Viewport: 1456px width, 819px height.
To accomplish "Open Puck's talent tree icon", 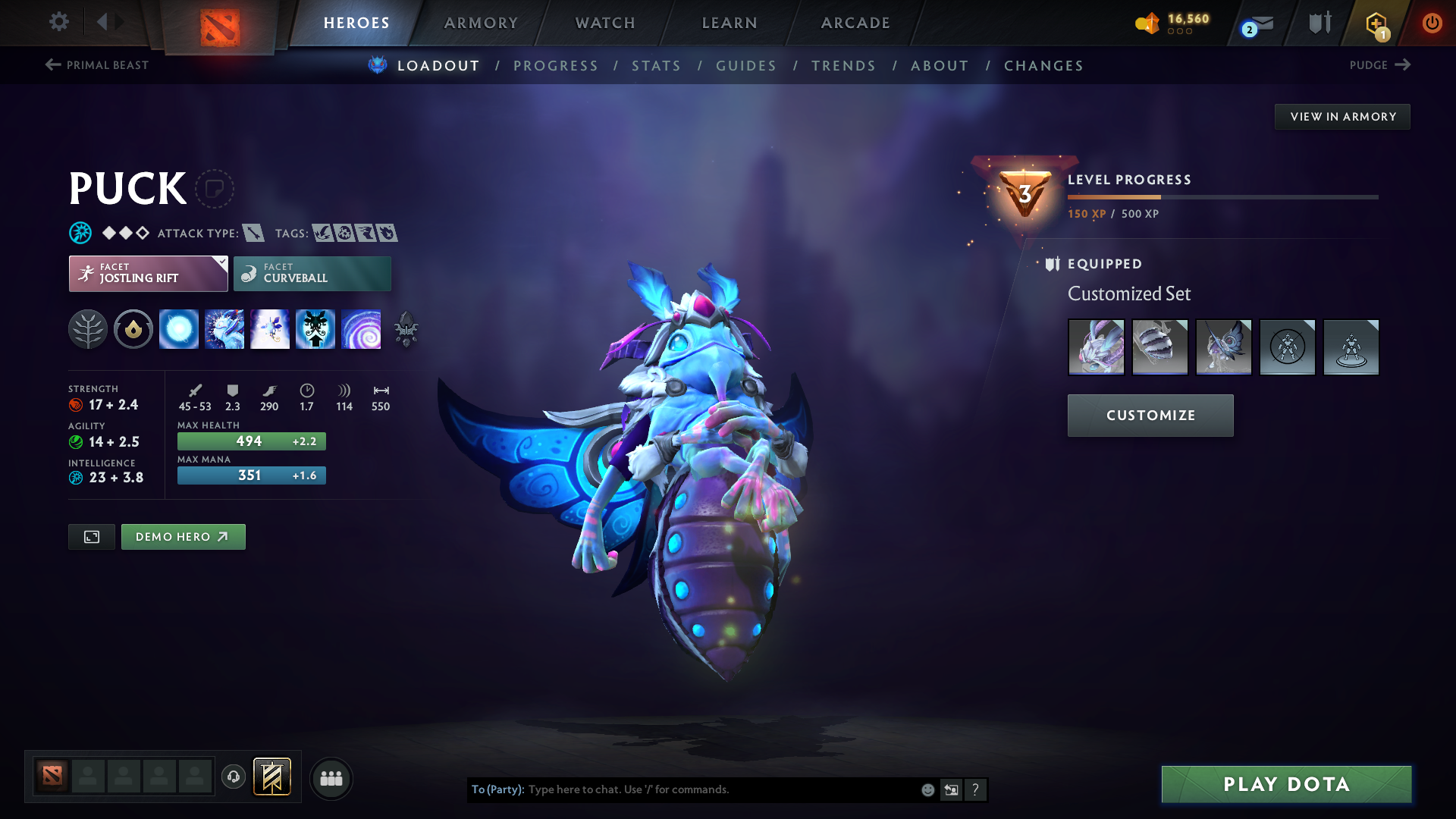I will click(x=87, y=329).
